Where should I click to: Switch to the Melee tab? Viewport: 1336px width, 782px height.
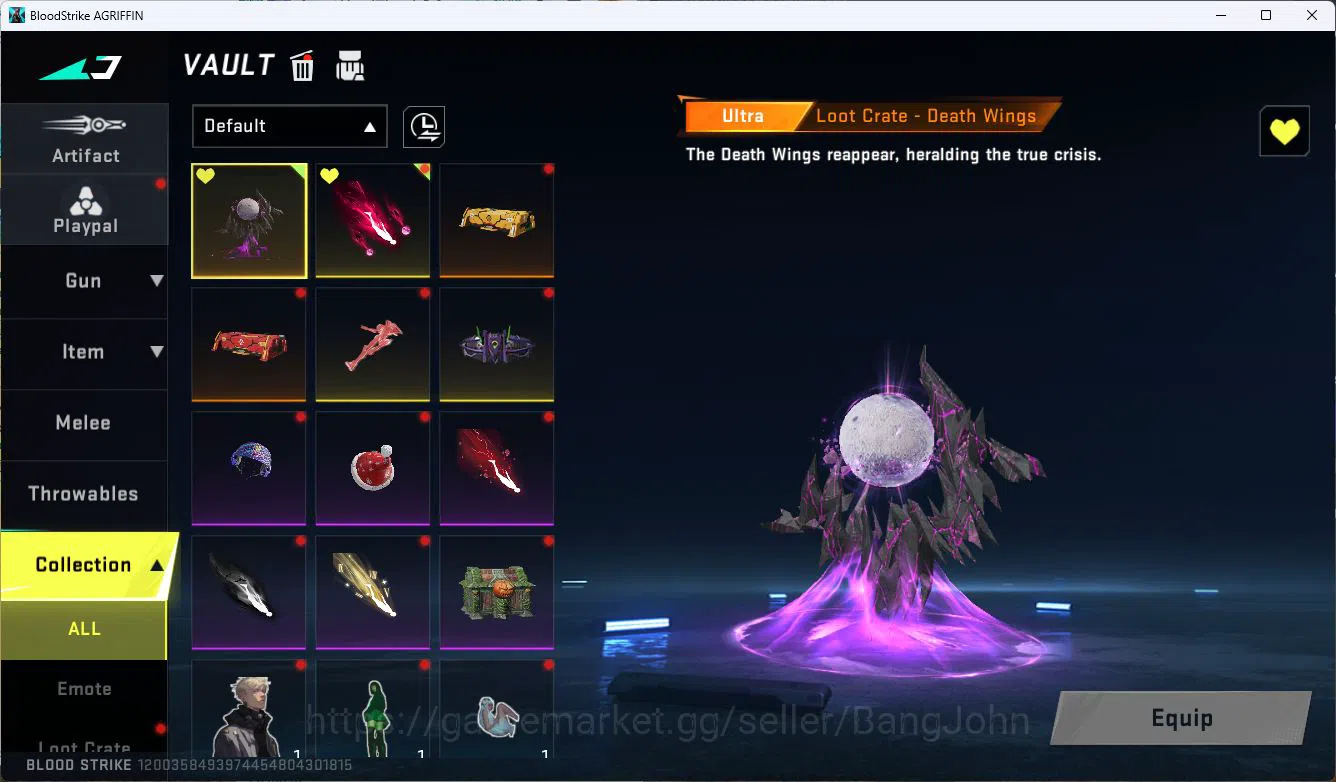[85, 423]
